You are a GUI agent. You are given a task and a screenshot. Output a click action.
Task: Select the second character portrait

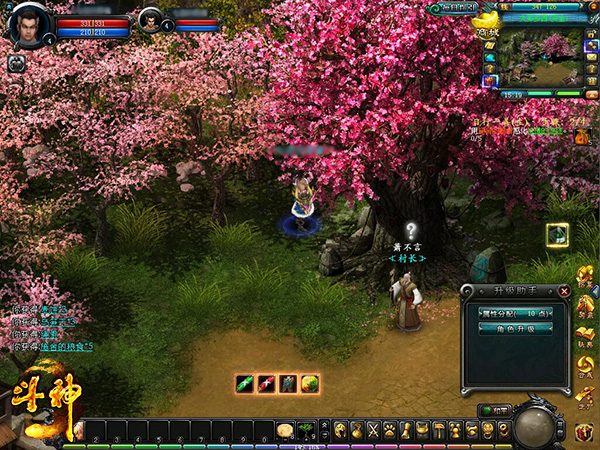(x=150, y=20)
